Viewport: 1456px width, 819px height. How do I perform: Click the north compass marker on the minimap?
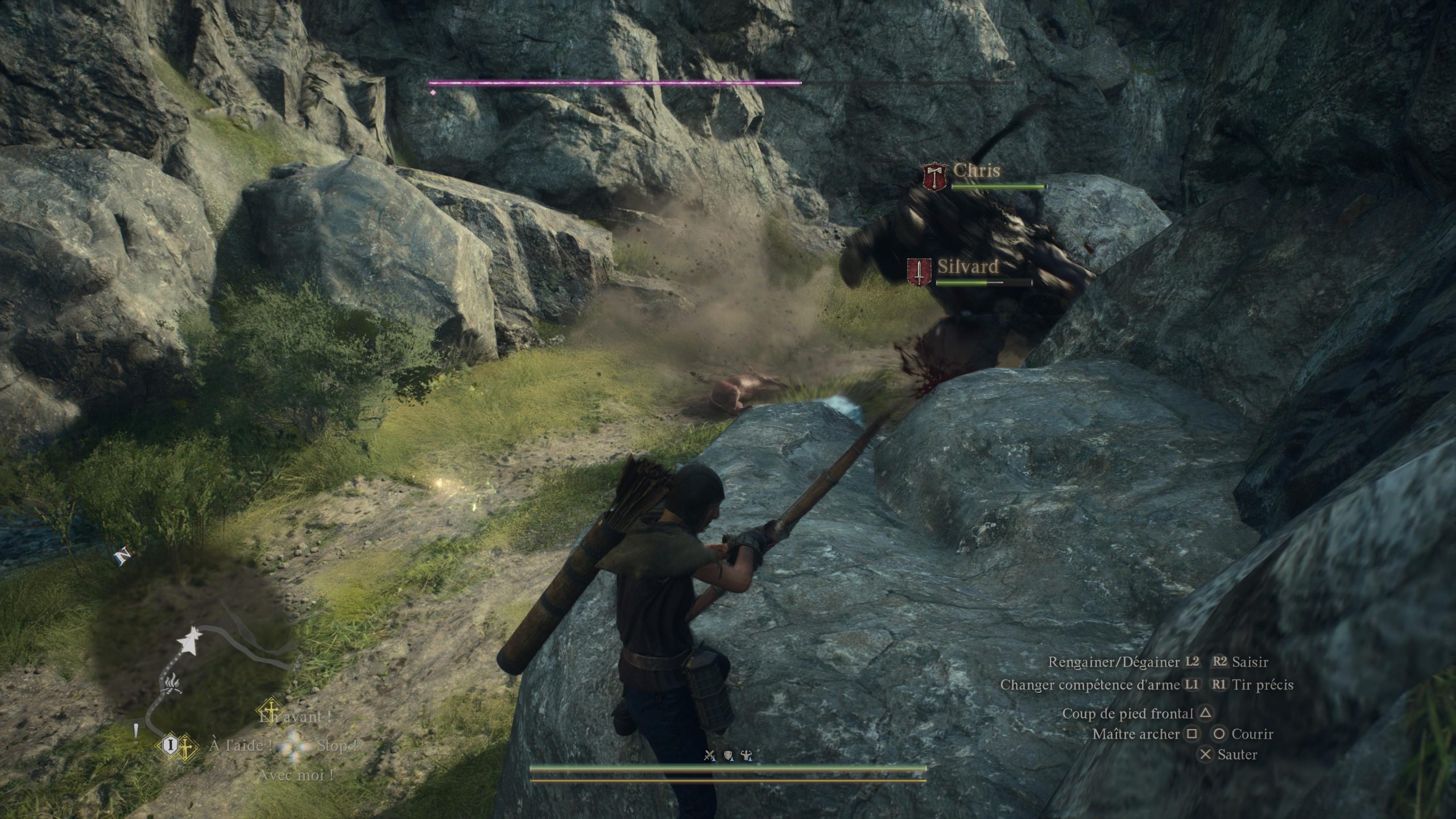point(122,556)
